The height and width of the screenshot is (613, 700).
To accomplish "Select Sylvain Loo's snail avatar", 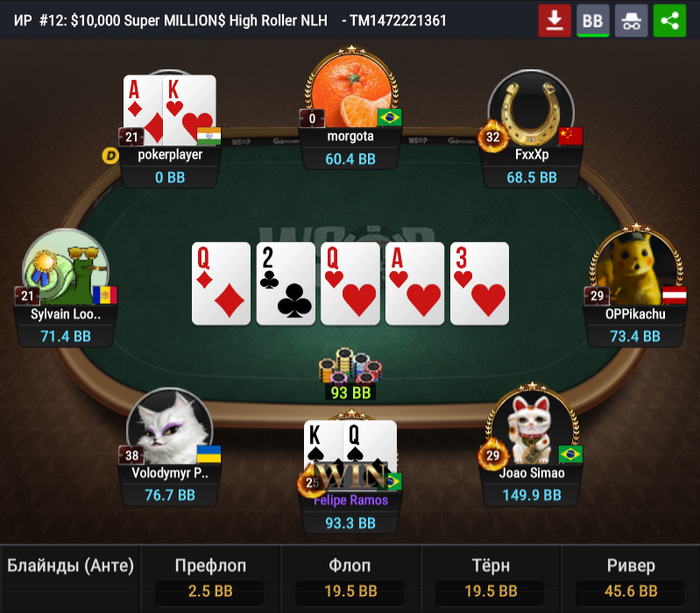I will [x=66, y=270].
